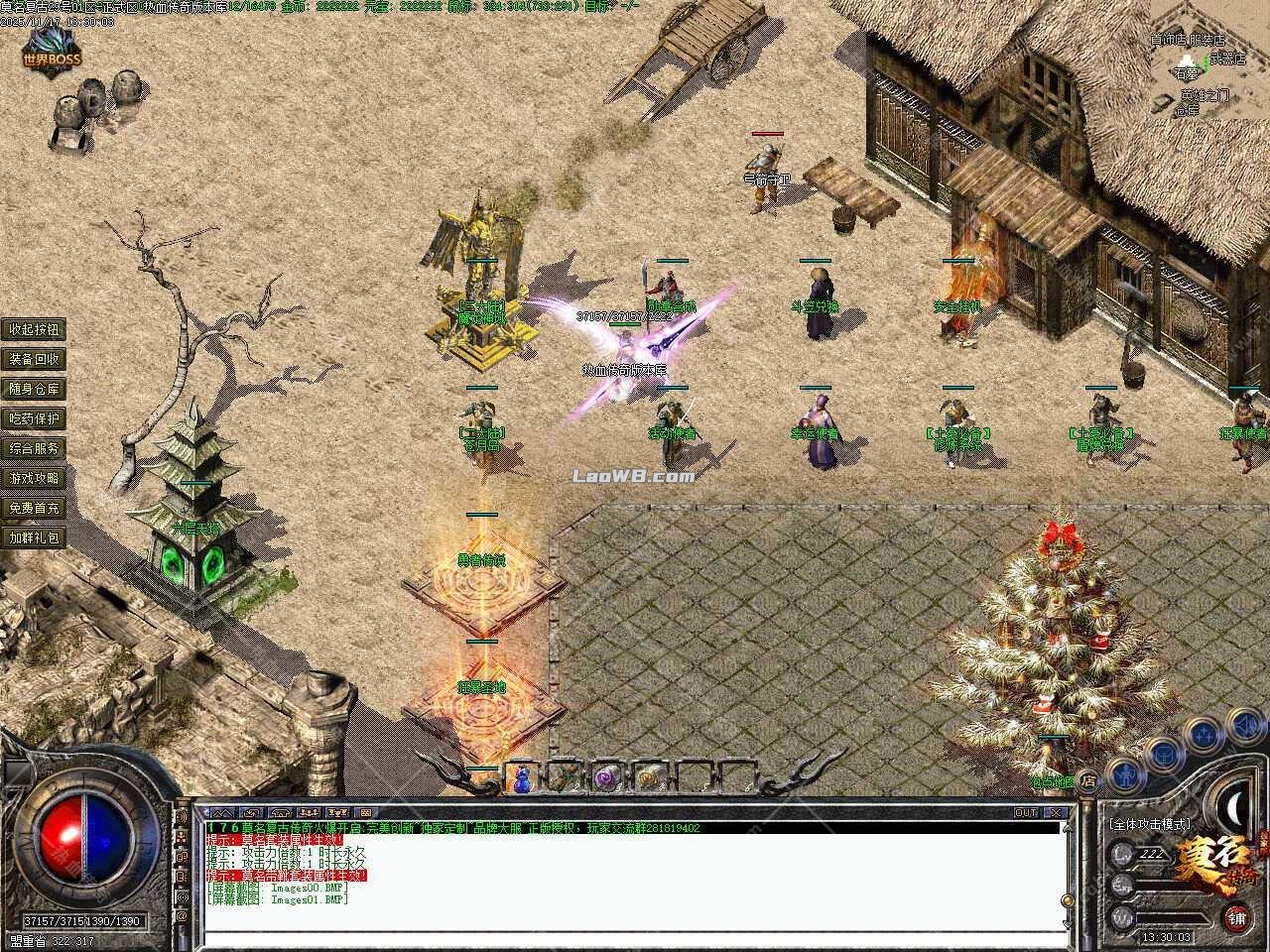The width and height of the screenshot is (1270, 952).
Task: Open the Images00.BMP screenshot link in chat
Action: (305, 888)
